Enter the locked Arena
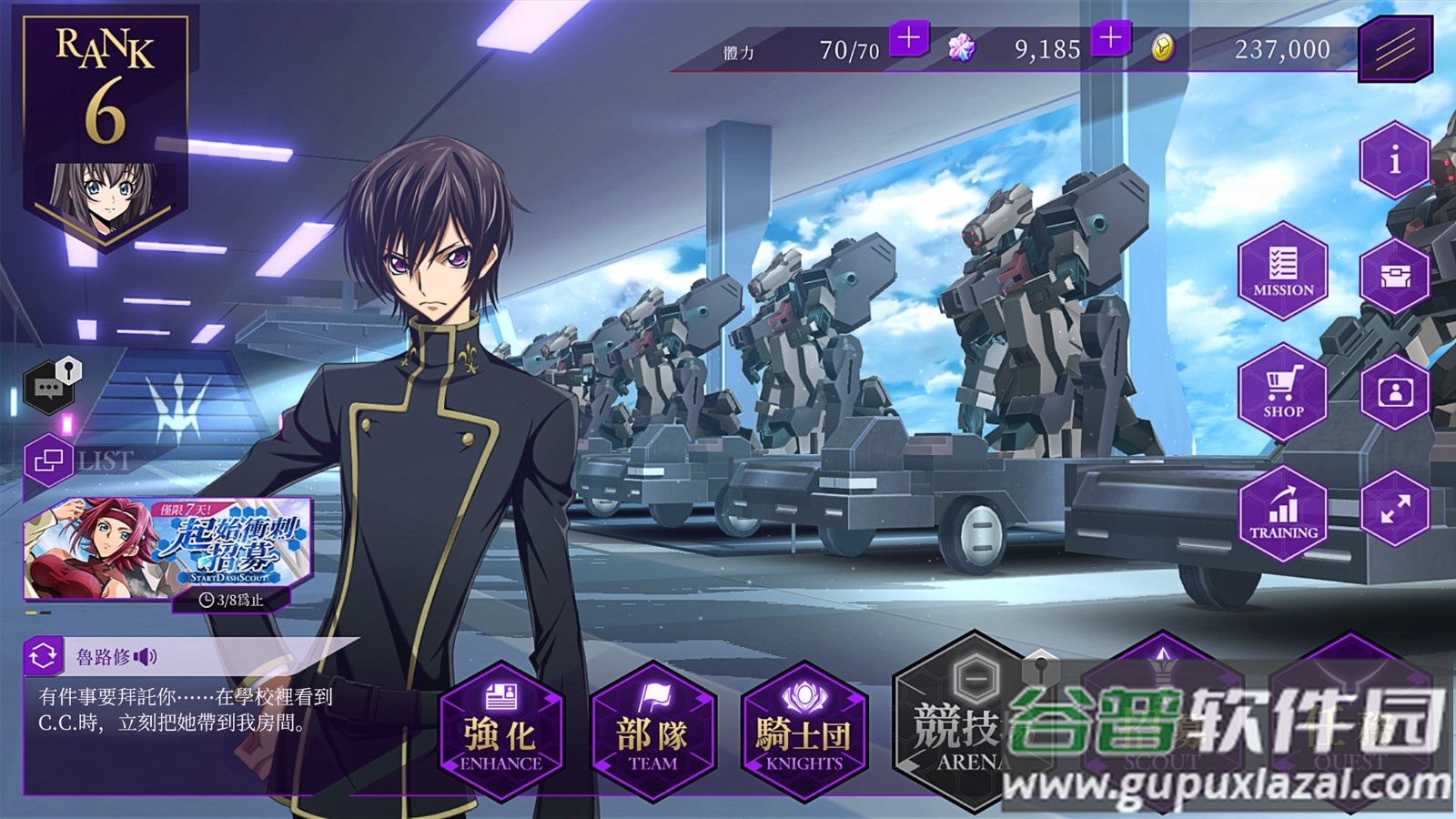This screenshot has width=1456, height=819. (x=957, y=728)
